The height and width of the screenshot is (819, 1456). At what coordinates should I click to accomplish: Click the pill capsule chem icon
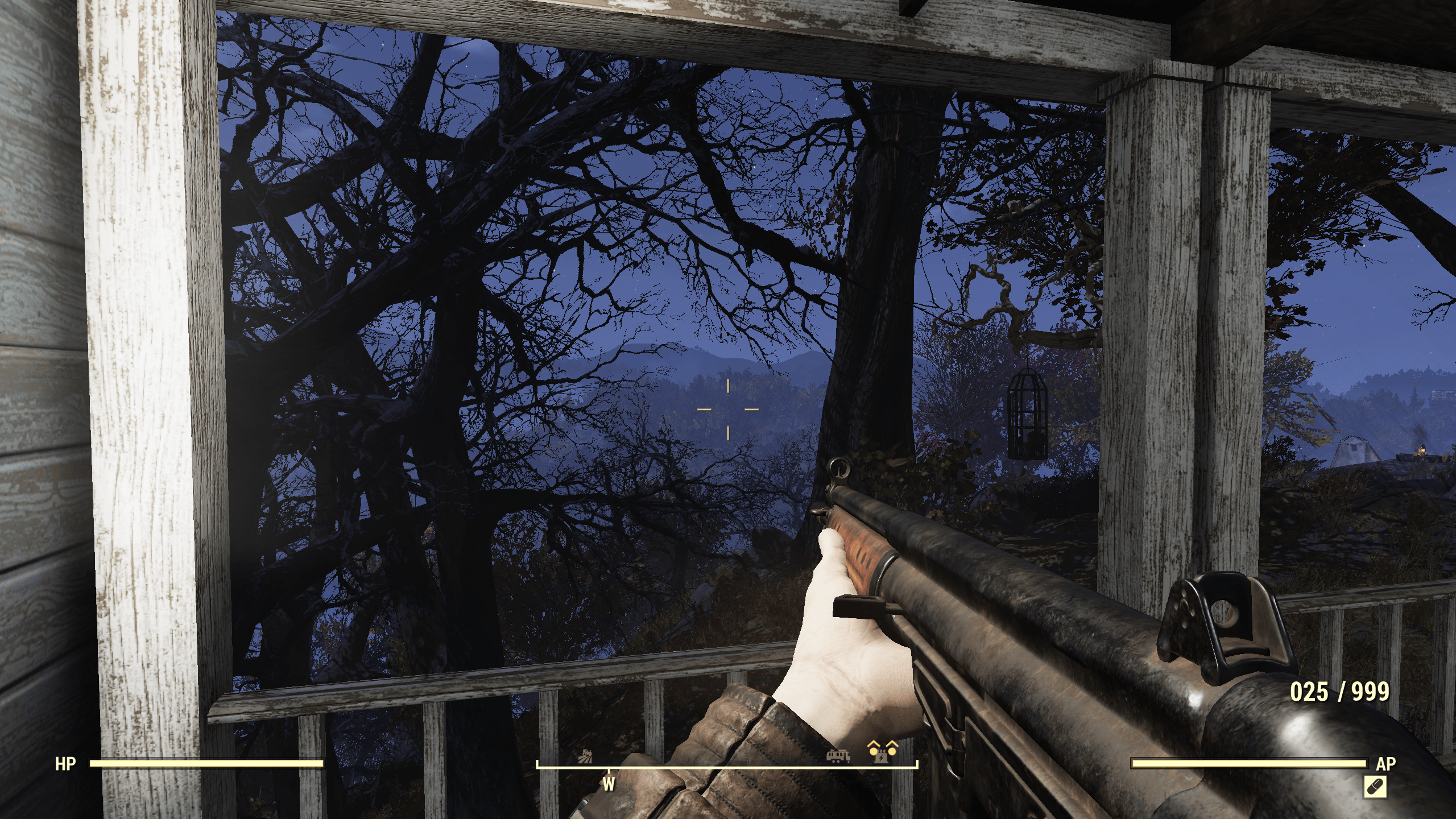tap(1374, 787)
